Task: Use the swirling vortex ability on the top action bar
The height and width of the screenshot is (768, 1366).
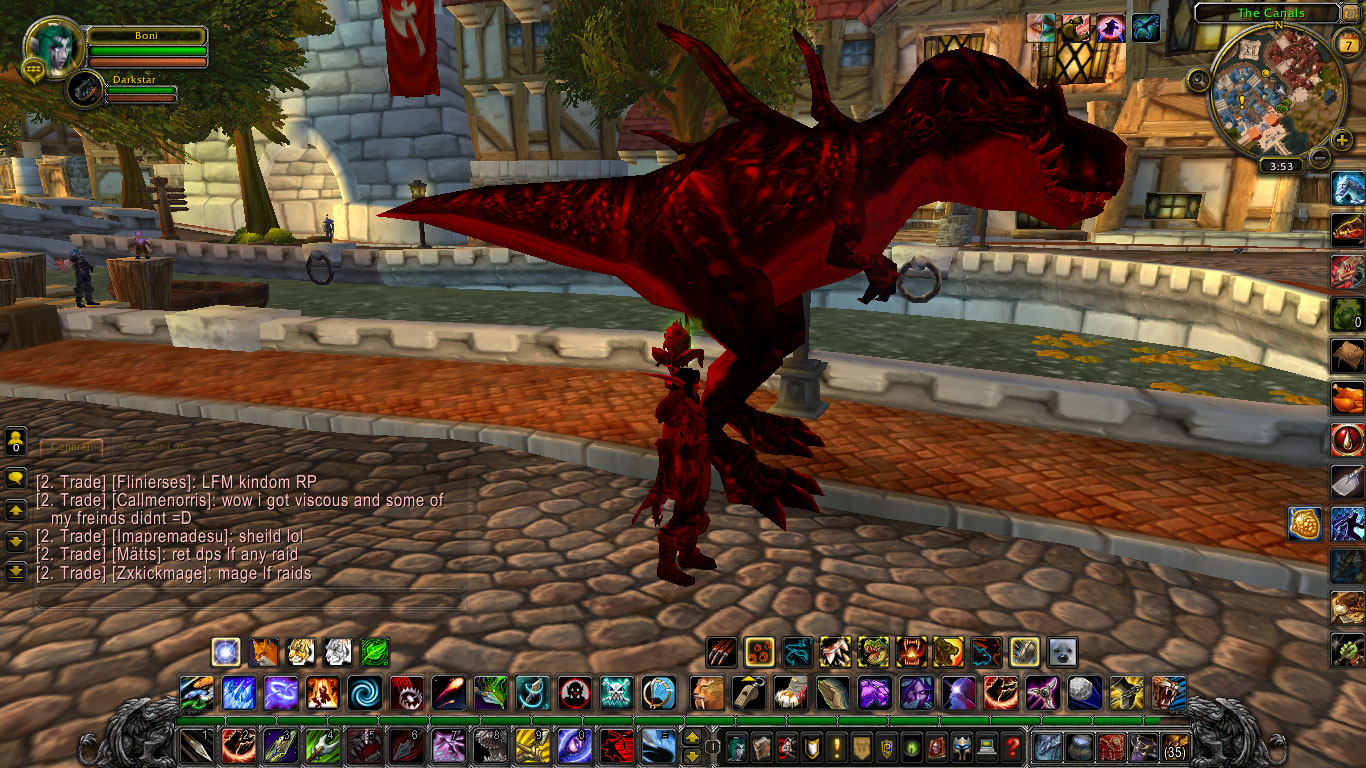Action: (363, 693)
